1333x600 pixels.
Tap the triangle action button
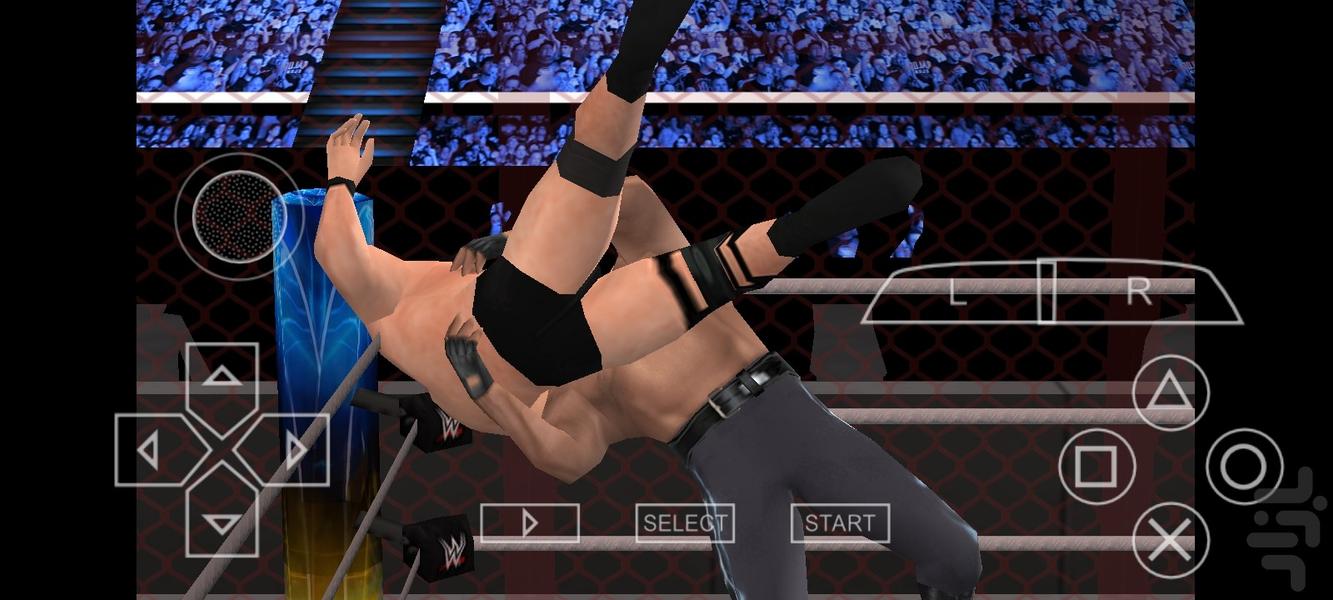coord(1170,393)
